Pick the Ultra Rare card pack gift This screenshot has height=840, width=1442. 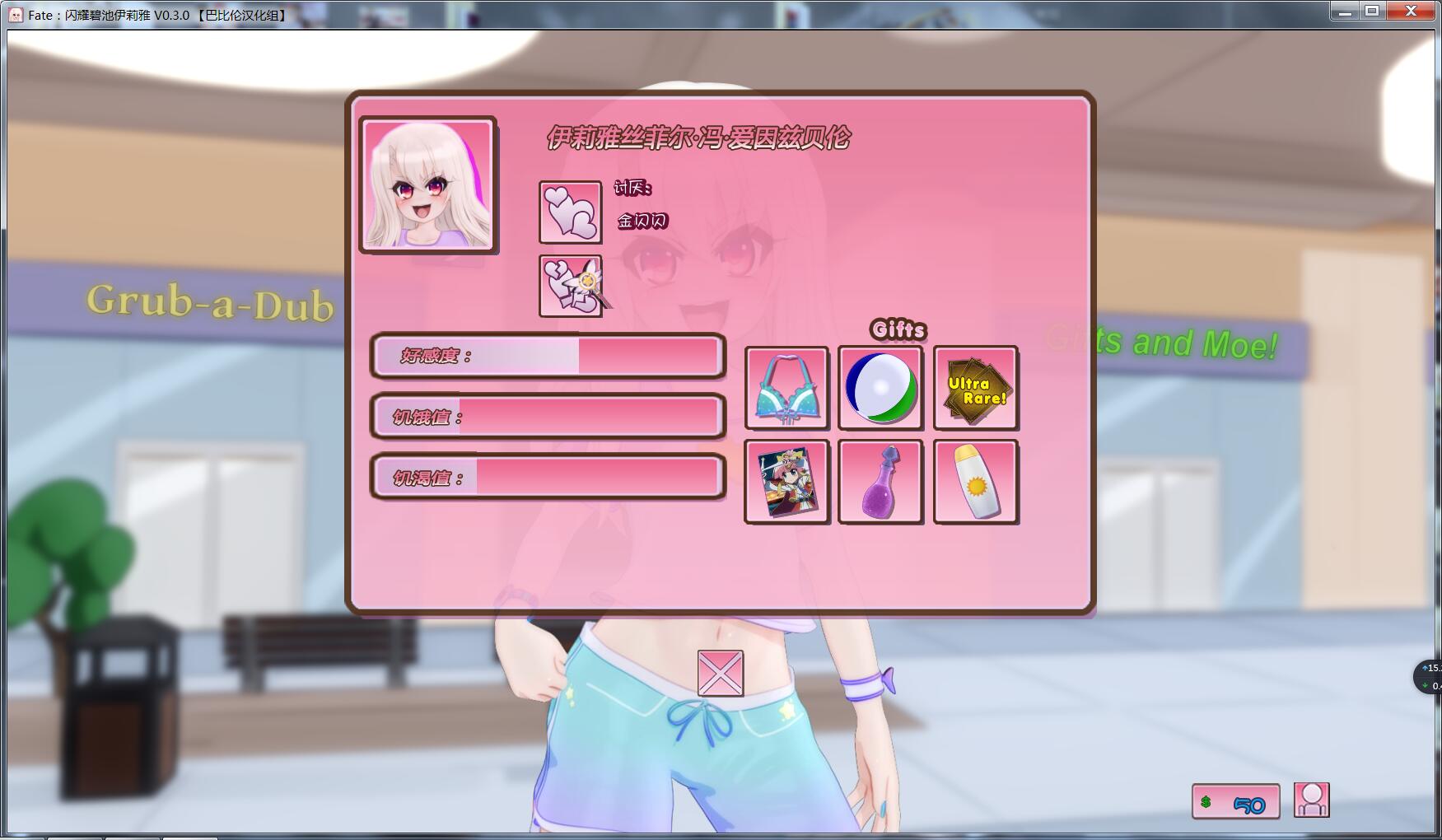pyautogui.click(x=975, y=389)
